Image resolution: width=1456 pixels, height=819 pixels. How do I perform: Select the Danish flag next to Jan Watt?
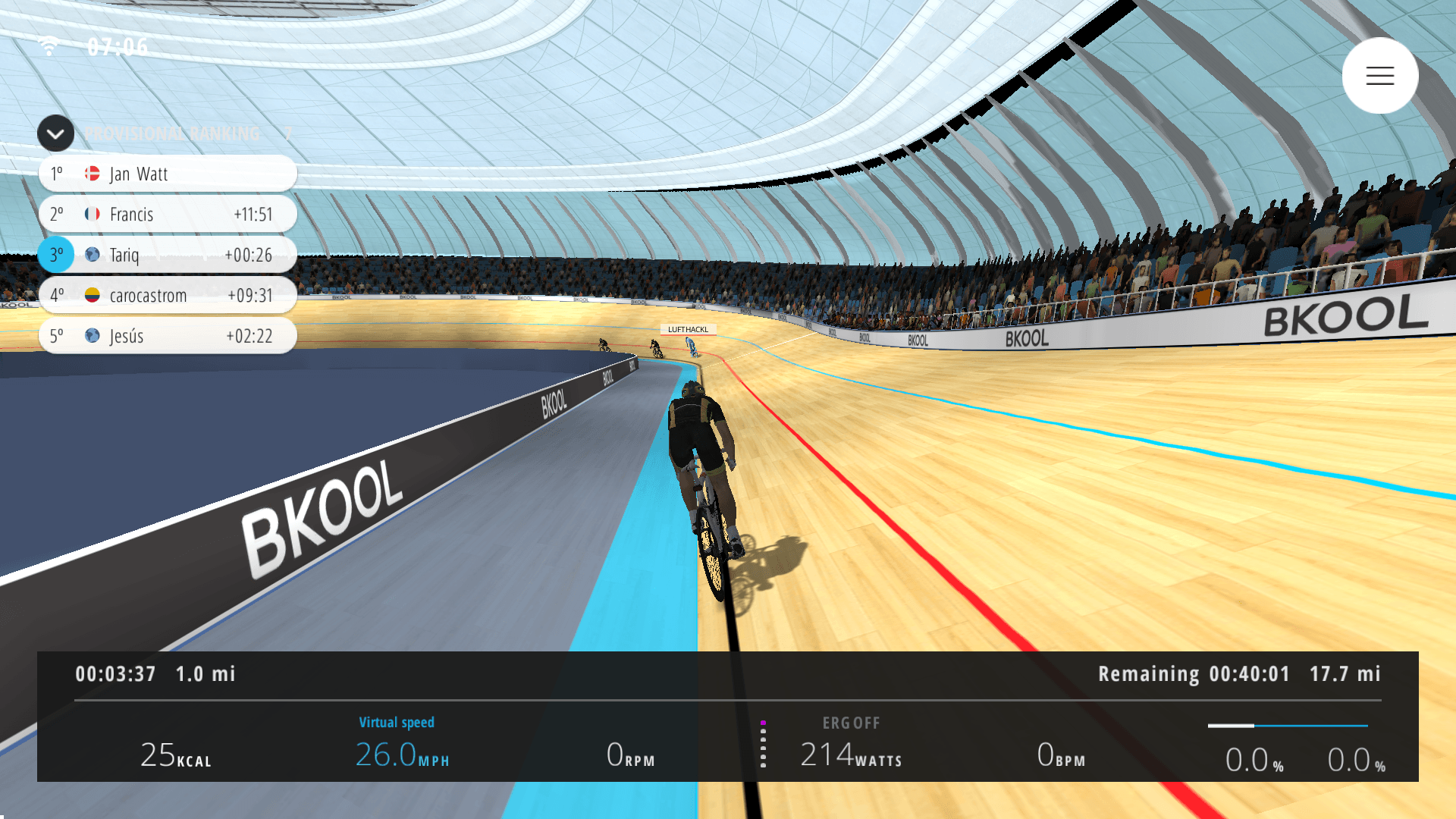click(x=92, y=173)
